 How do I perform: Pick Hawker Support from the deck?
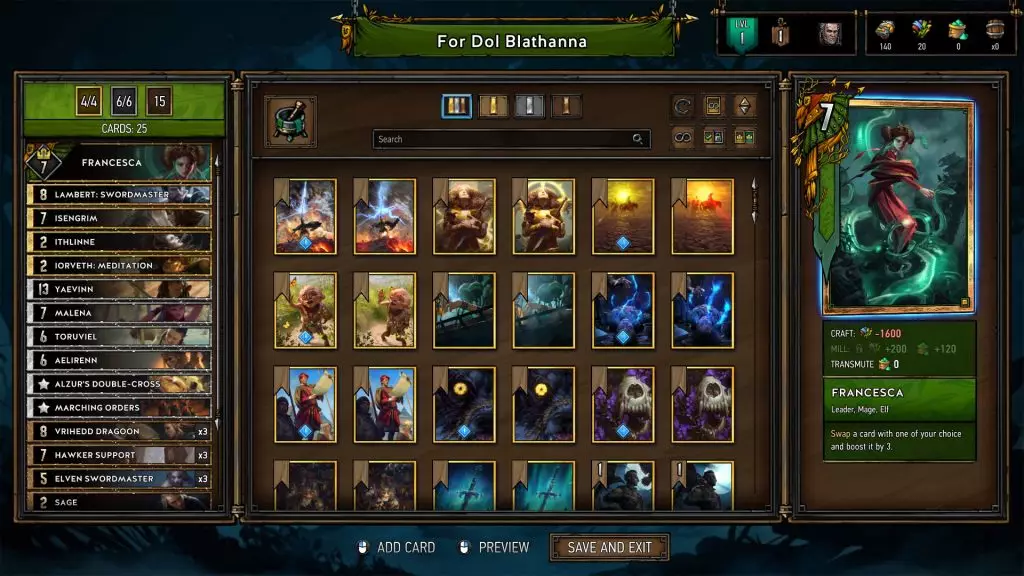point(120,455)
